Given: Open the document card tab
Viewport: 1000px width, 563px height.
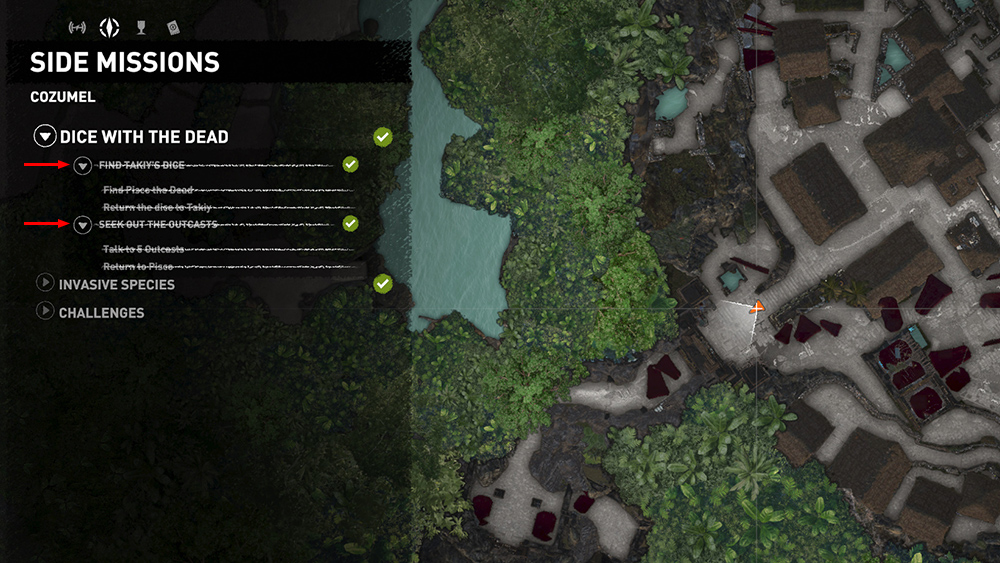Looking at the screenshot, I should point(172,27).
